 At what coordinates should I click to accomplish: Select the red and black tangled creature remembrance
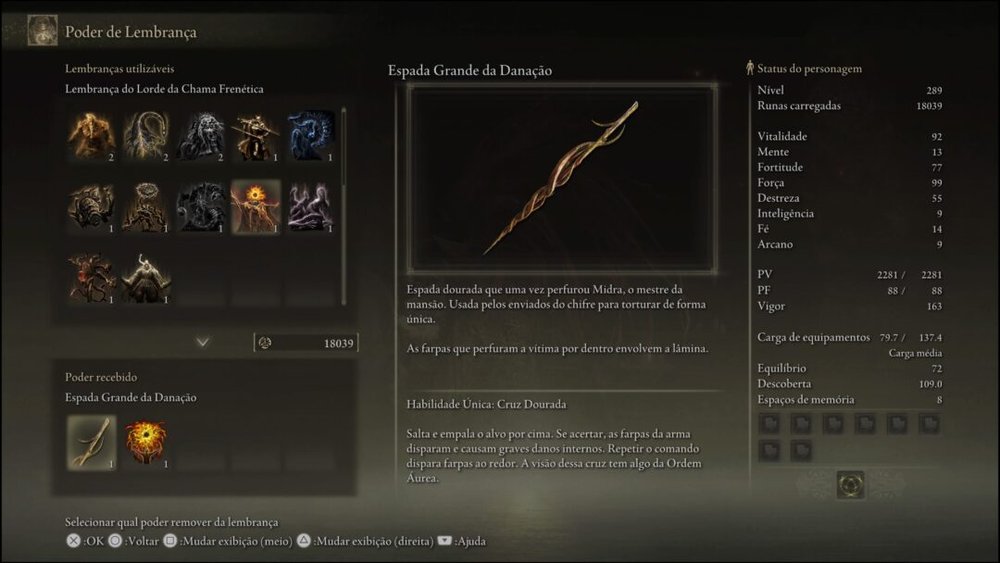90,277
